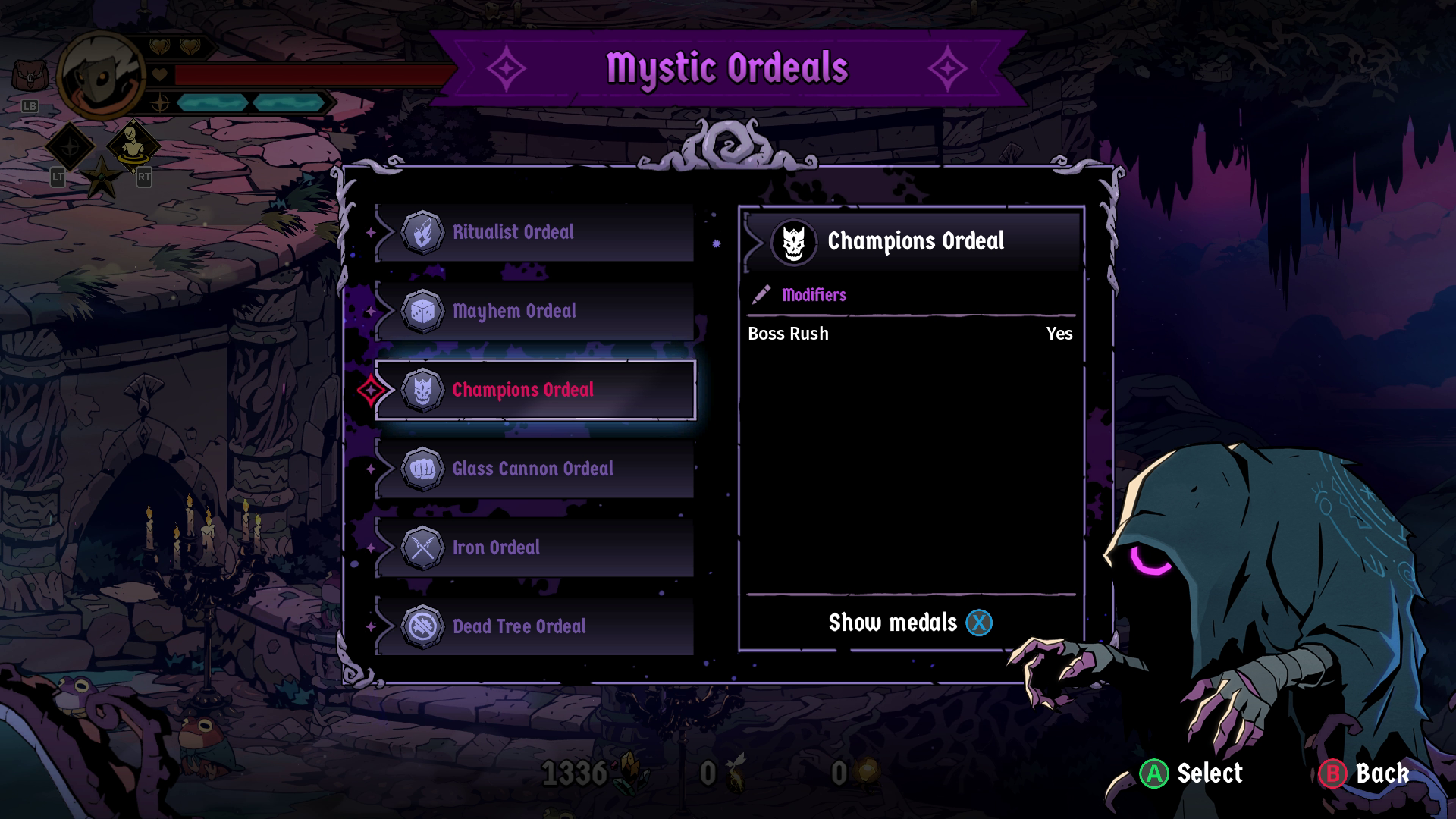Go Back from Mystic Ordeals

[1382, 773]
